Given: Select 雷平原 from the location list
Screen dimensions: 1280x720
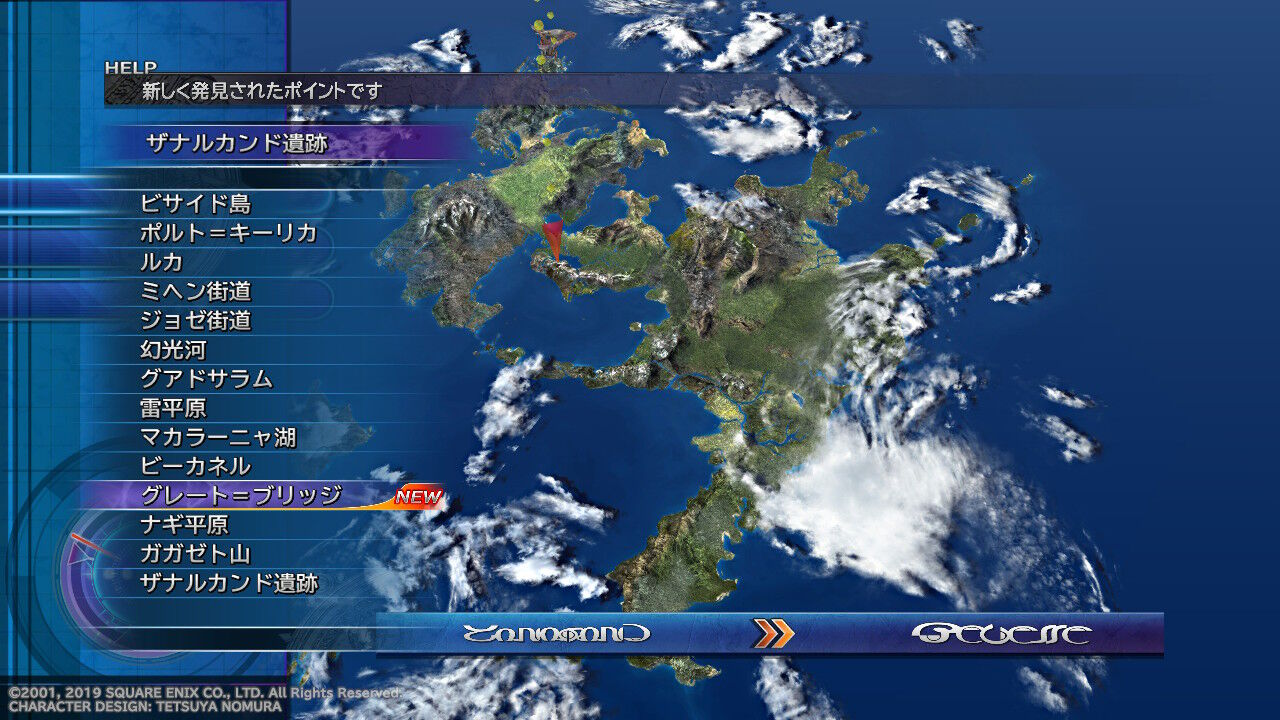Looking at the screenshot, I should (x=172, y=406).
